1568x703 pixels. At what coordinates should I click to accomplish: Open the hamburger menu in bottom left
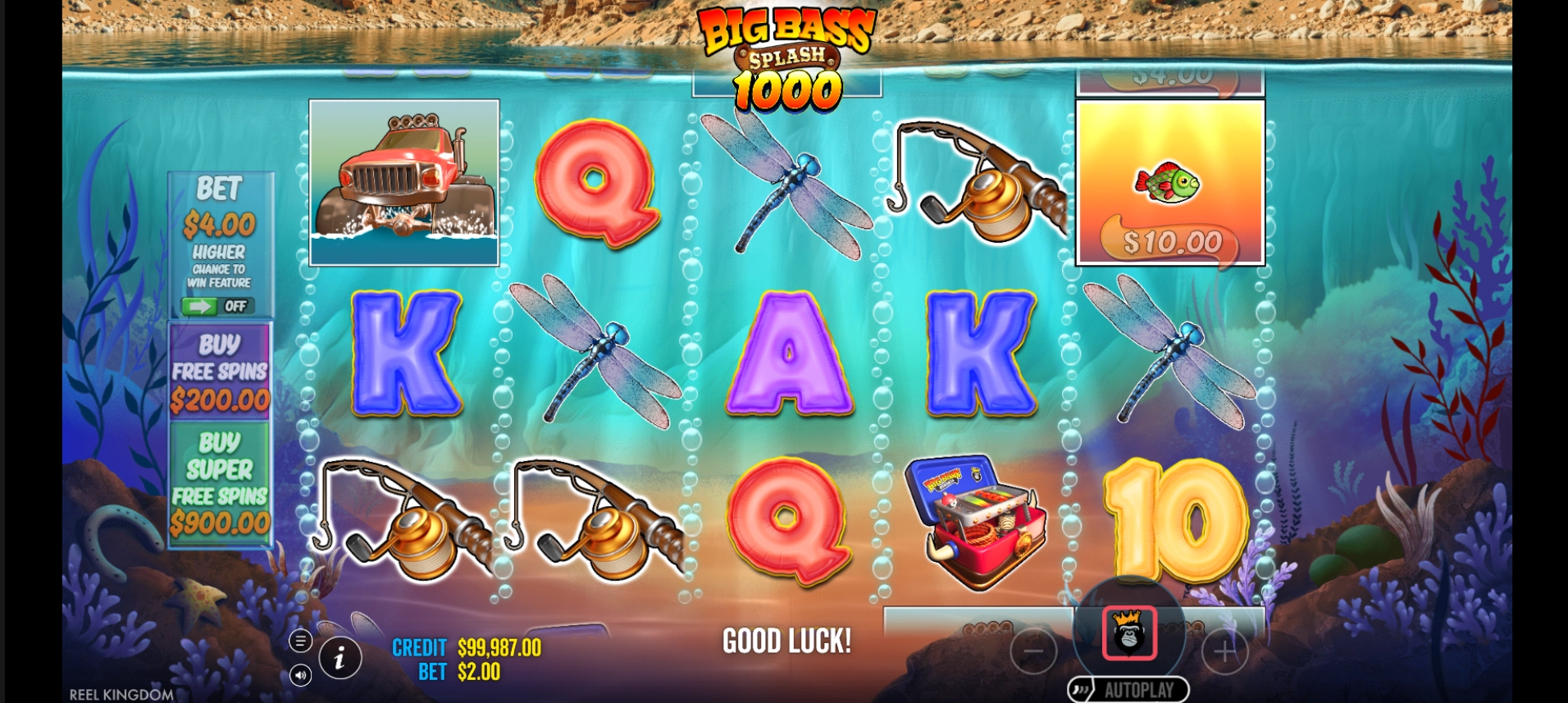pos(300,641)
